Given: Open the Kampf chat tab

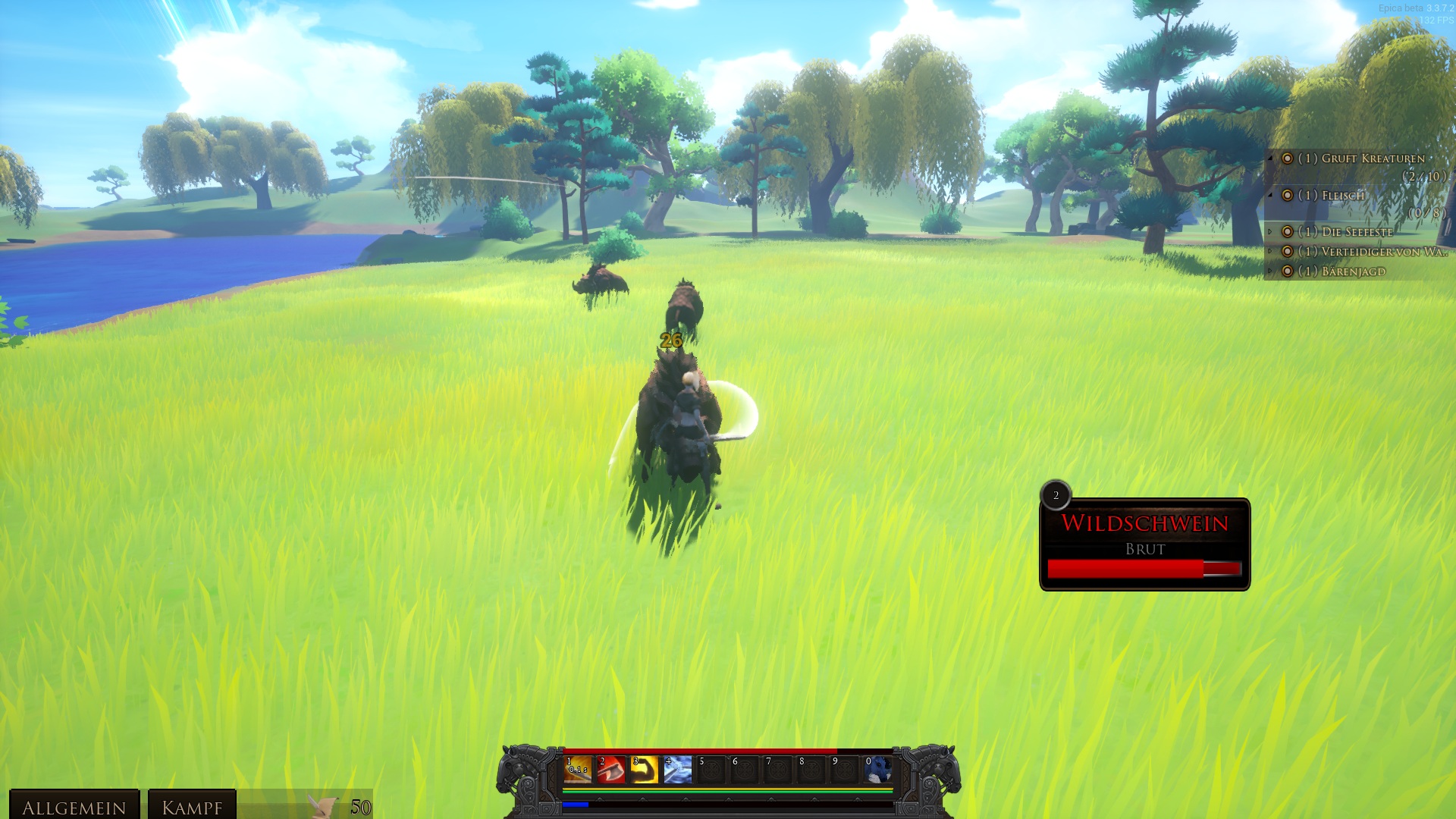Looking at the screenshot, I should (192, 807).
